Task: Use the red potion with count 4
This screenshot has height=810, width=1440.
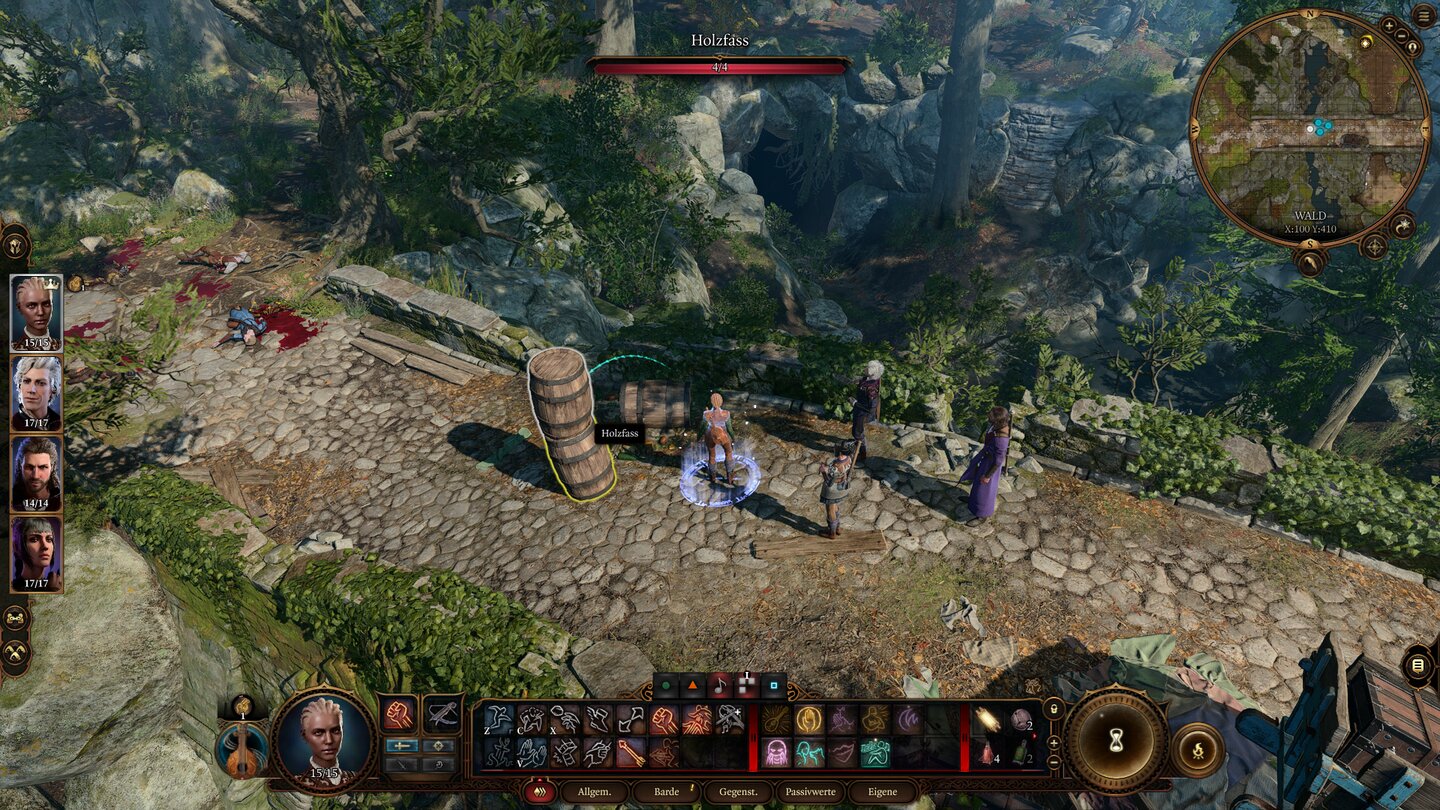Action: [x=985, y=754]
